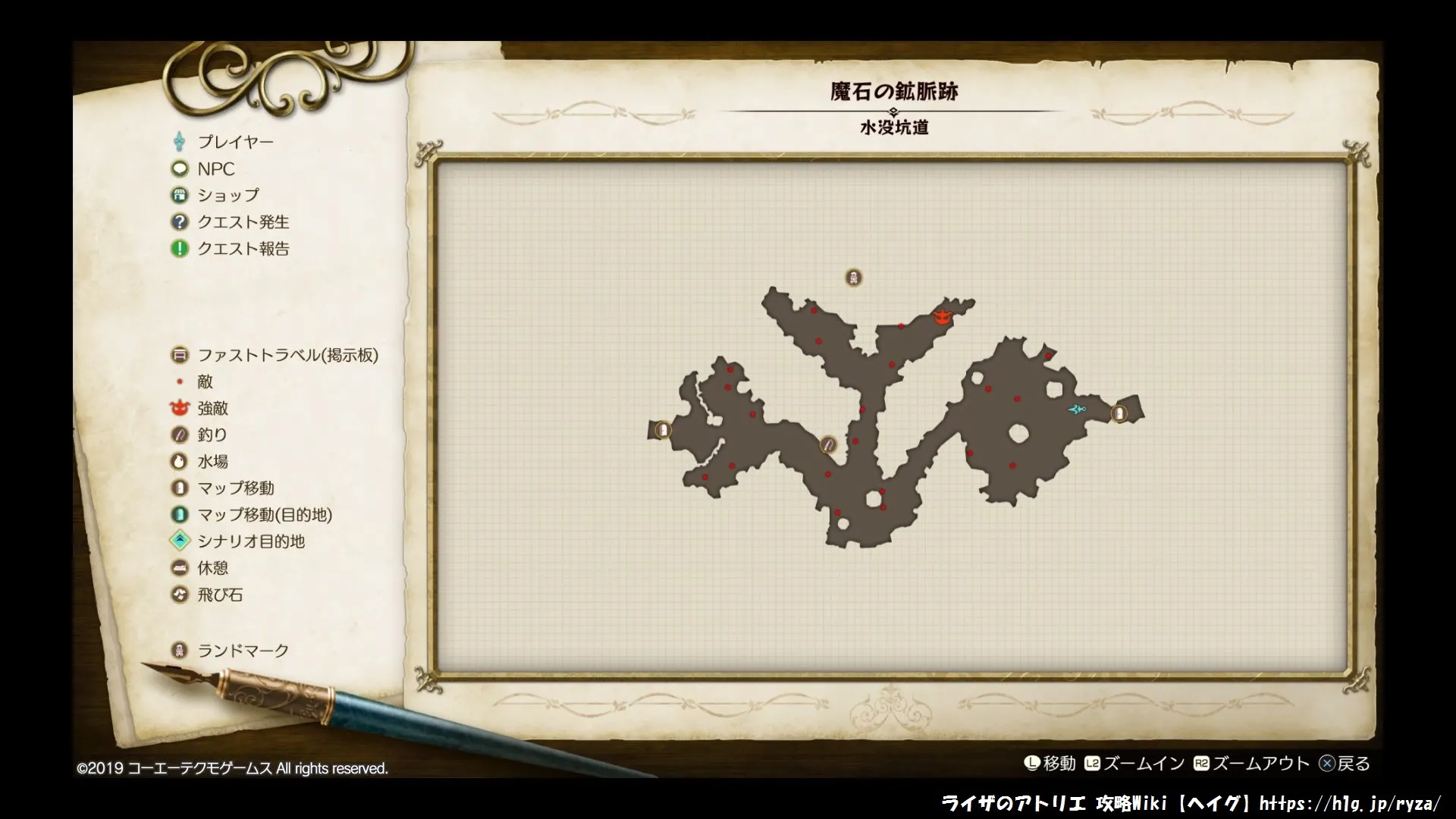Image resolution: width=1456 pixels, height=819 pixels.
Task: Click the クエスト報告 exclamation icon
Action: (x=180, y=249)
